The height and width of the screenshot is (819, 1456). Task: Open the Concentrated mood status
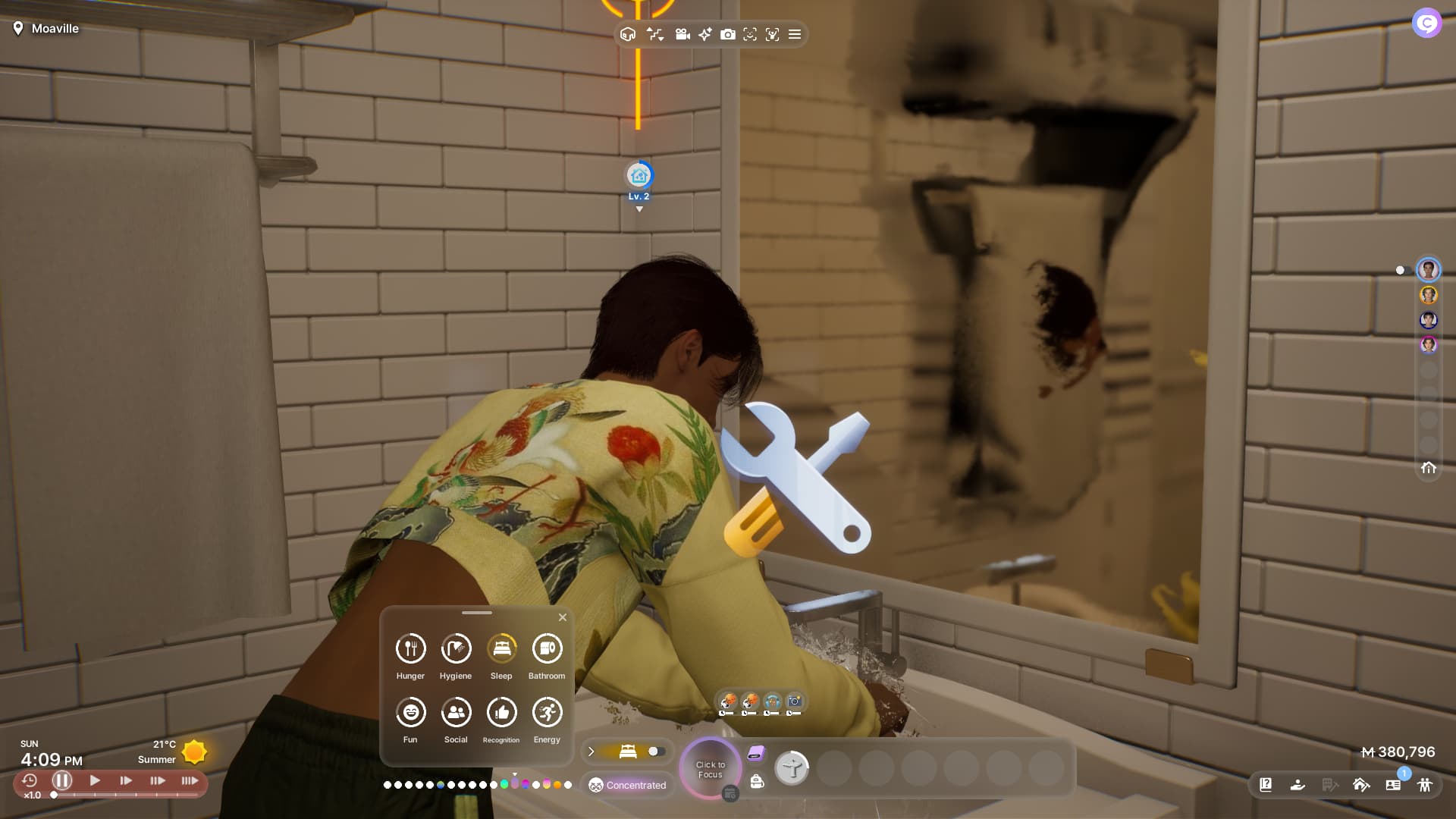pos(628,785)
